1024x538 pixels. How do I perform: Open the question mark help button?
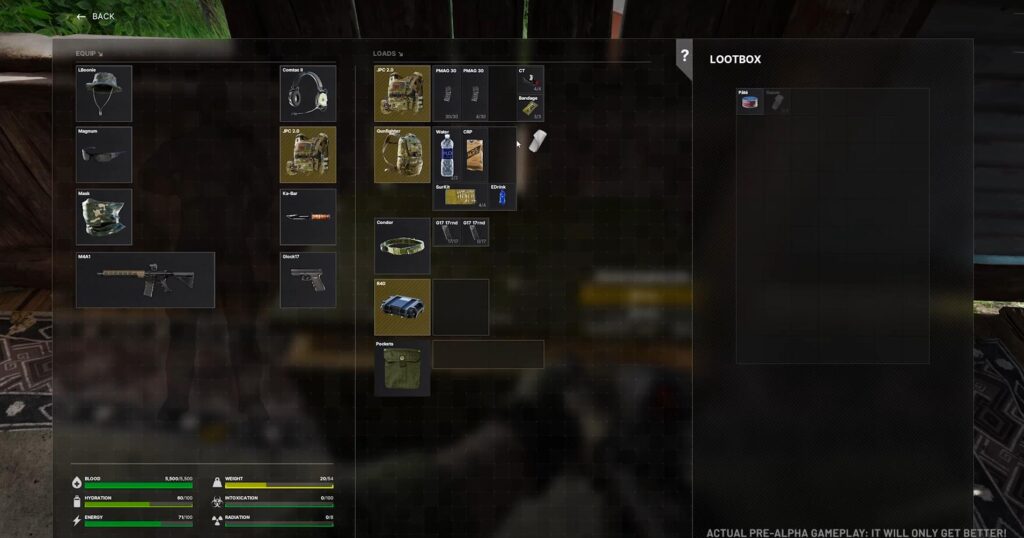tap(684, 56)
